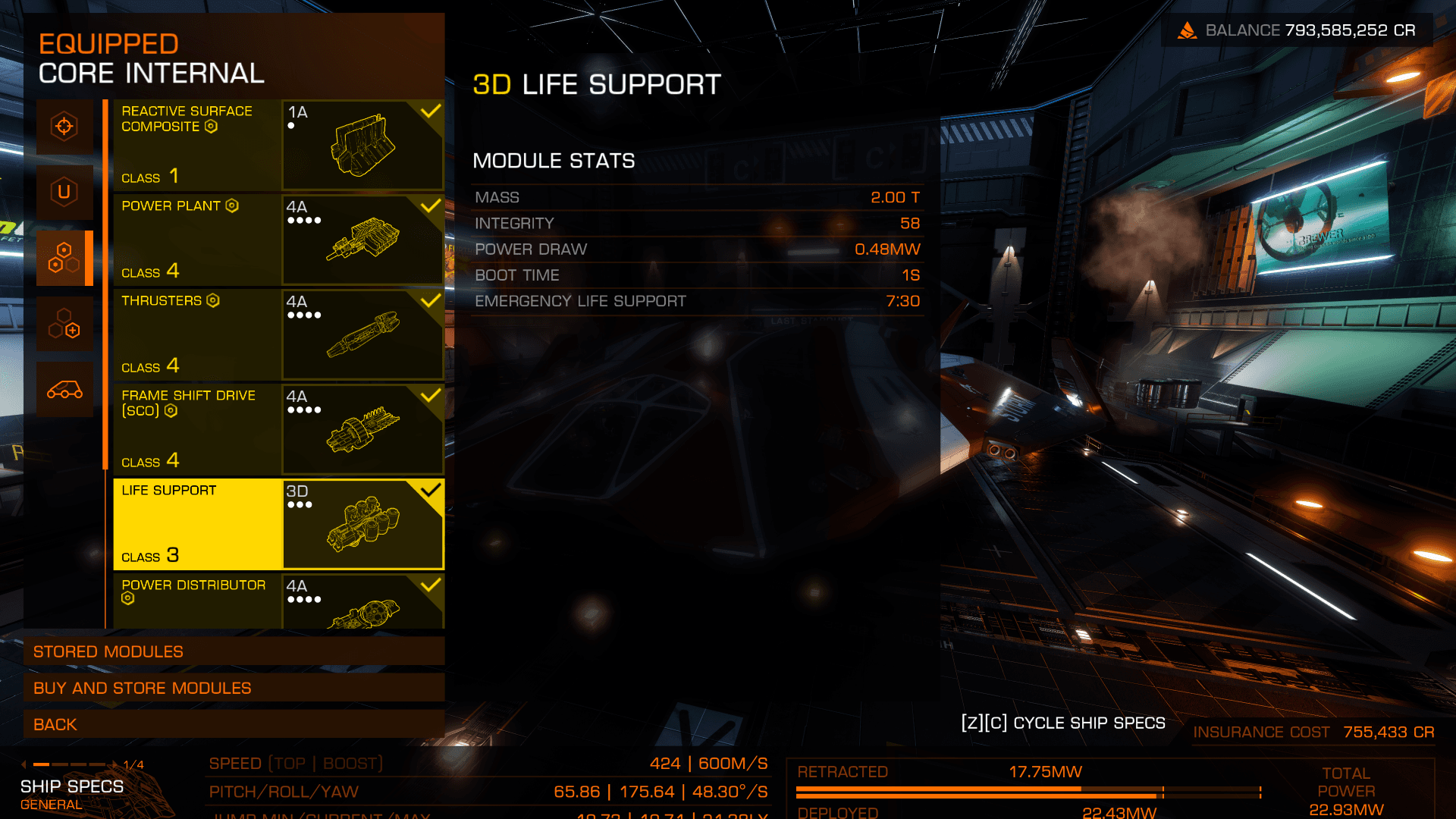Switch to the hardpoints crosshair category

(x=64, y=127)
